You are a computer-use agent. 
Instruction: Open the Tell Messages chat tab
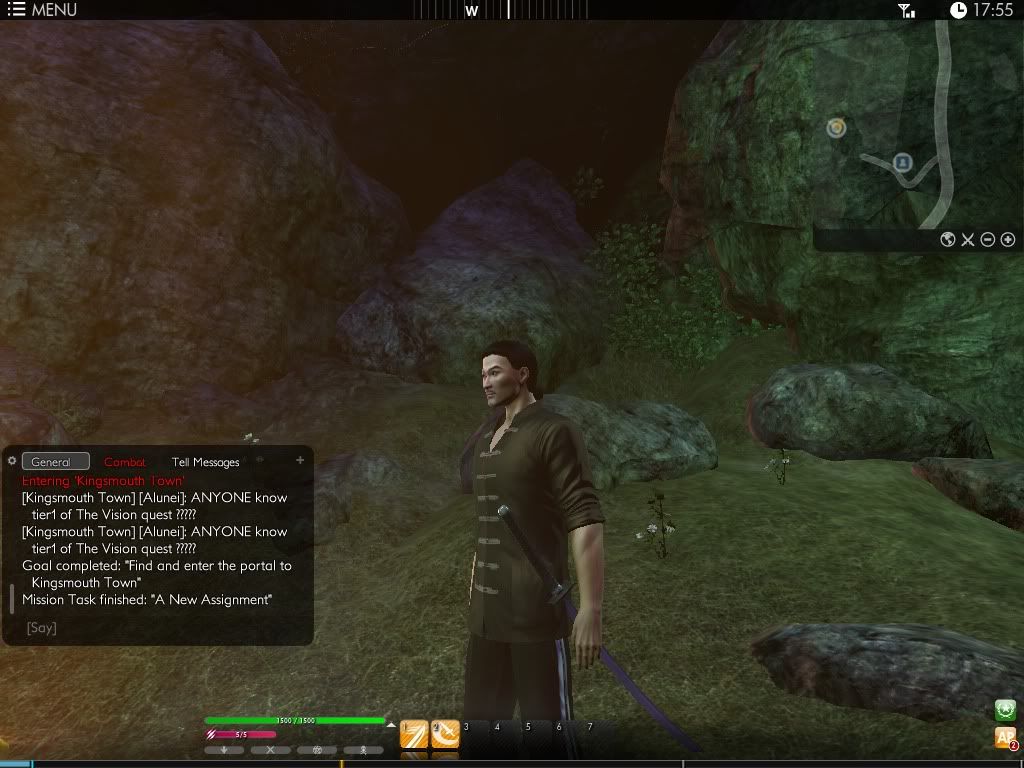(205, 462)
